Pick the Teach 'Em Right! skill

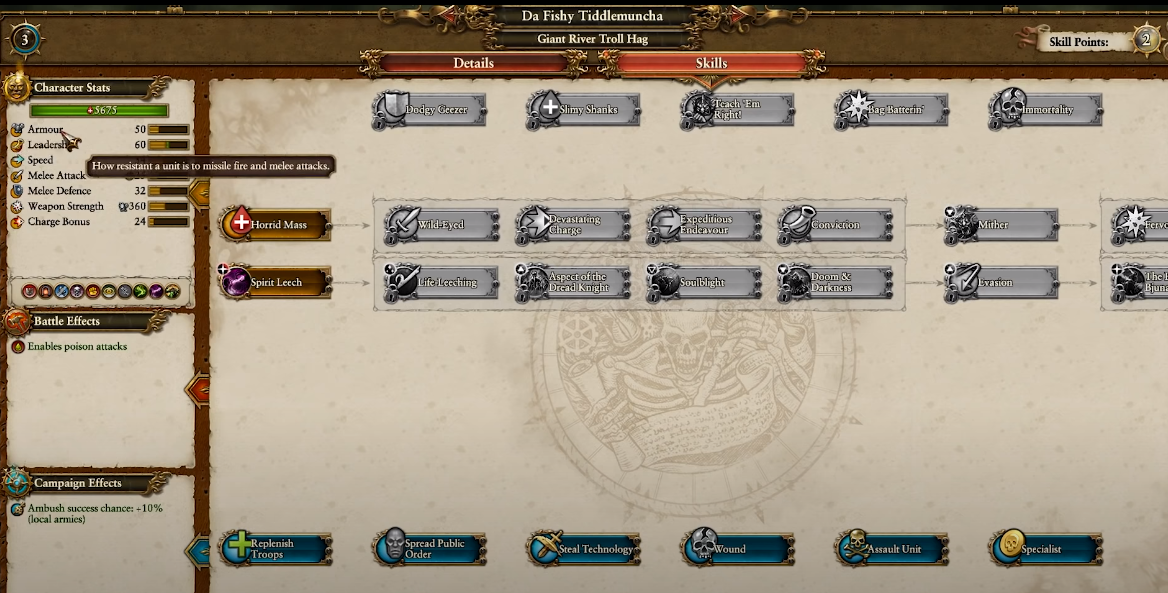pyautogui.click(x=739, y=110)
